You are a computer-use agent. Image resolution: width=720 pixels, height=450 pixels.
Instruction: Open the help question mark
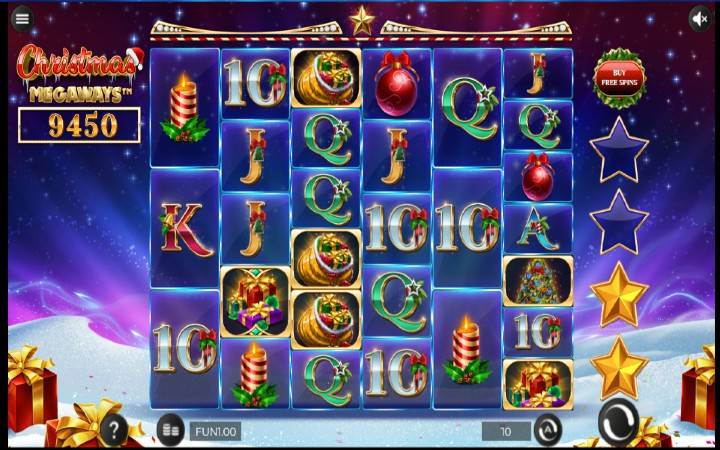click(114, 431)
